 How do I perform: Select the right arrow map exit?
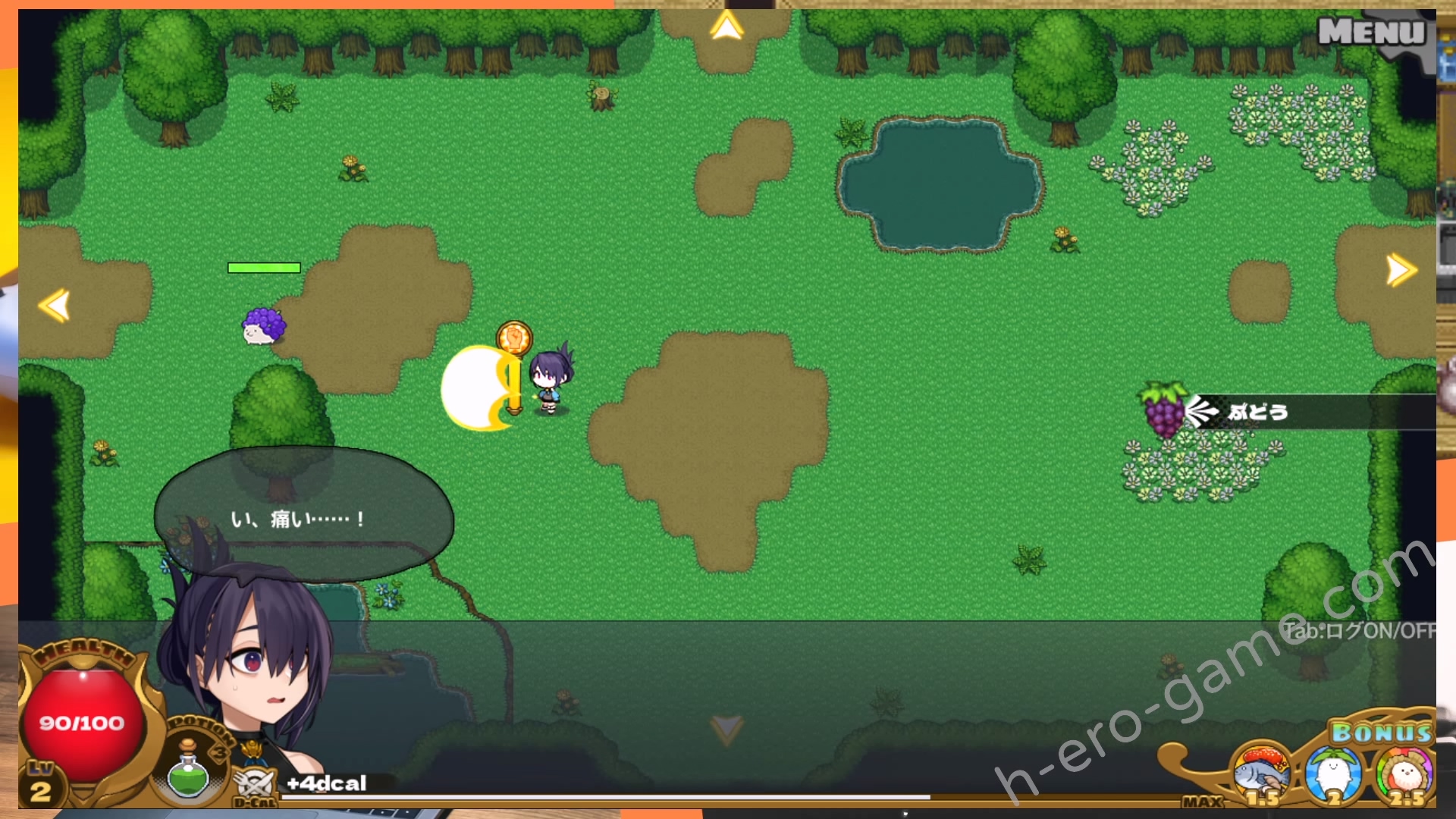tap(1401, 270)
